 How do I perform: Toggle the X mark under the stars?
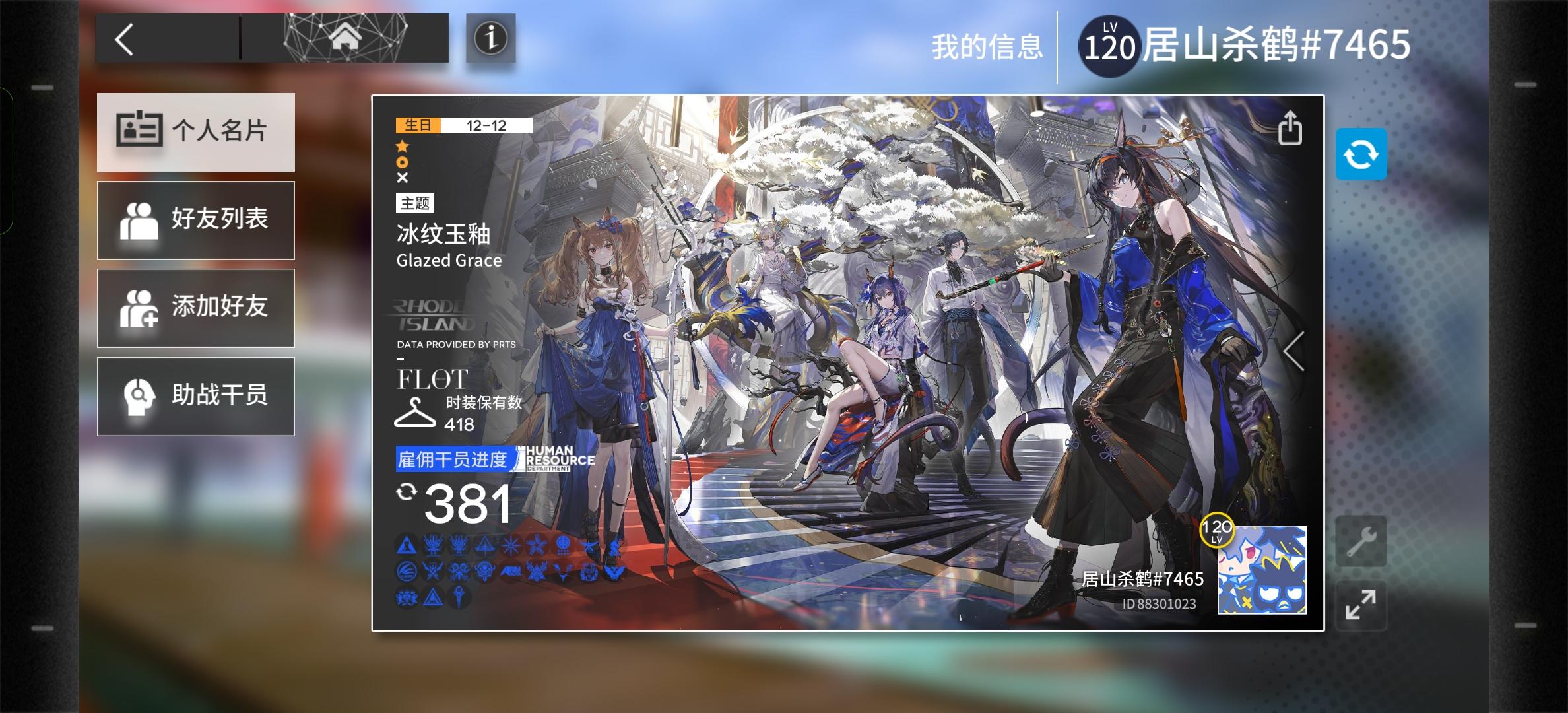(x=404, y=177)
